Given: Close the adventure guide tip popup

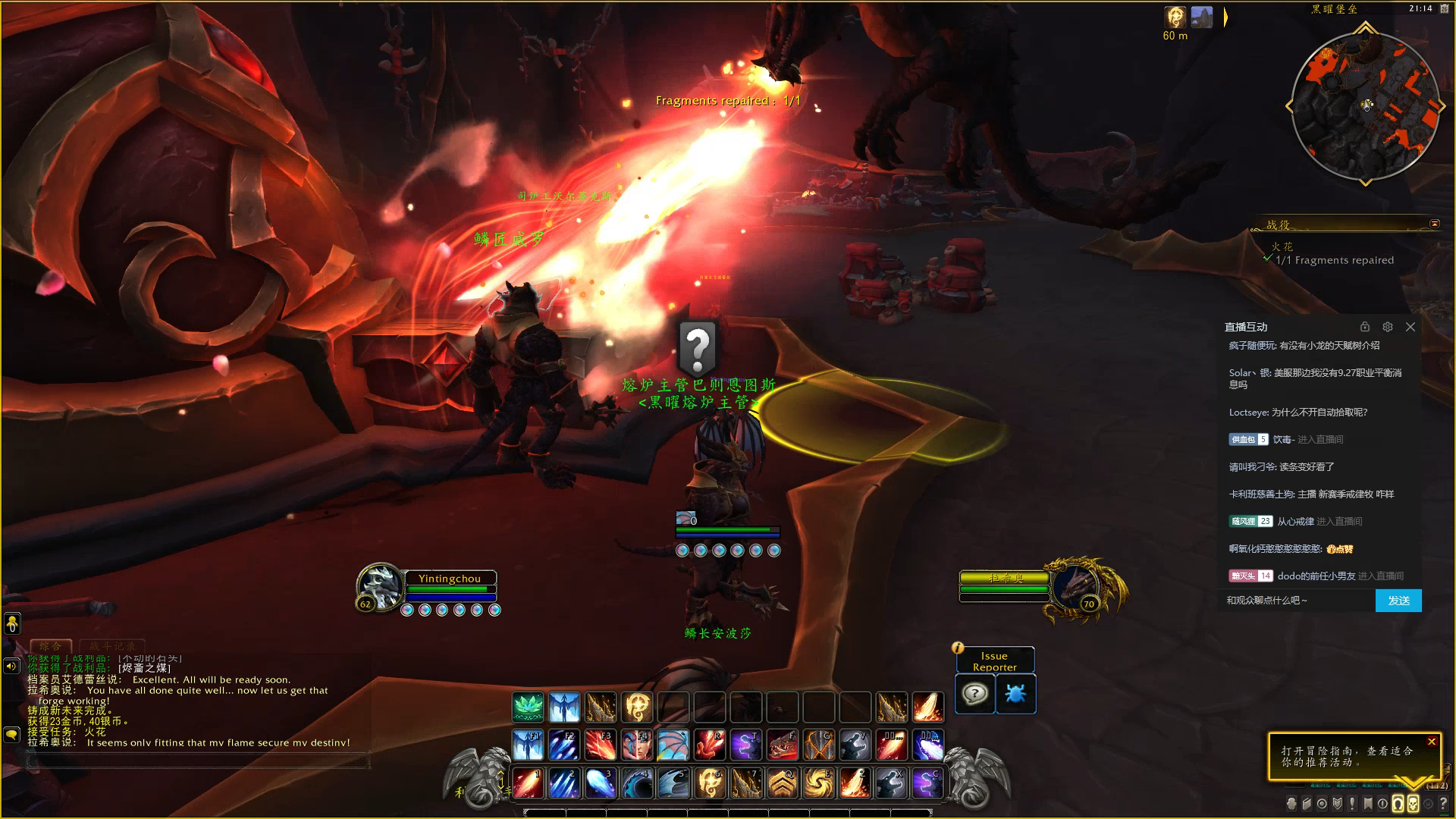Looking at the screenshot, I should [1432, 742].
